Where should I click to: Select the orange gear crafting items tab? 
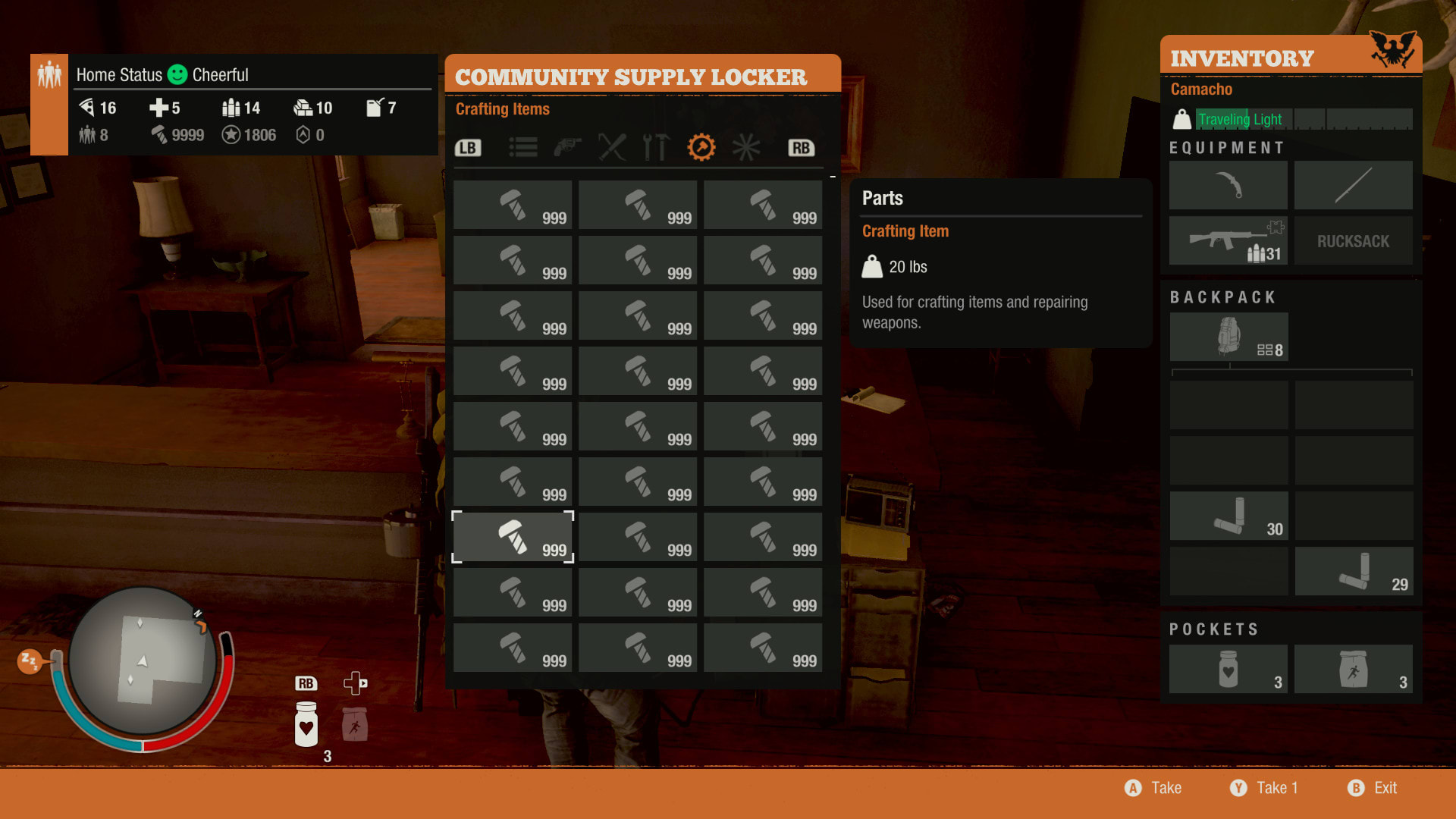tap(701, 147)
